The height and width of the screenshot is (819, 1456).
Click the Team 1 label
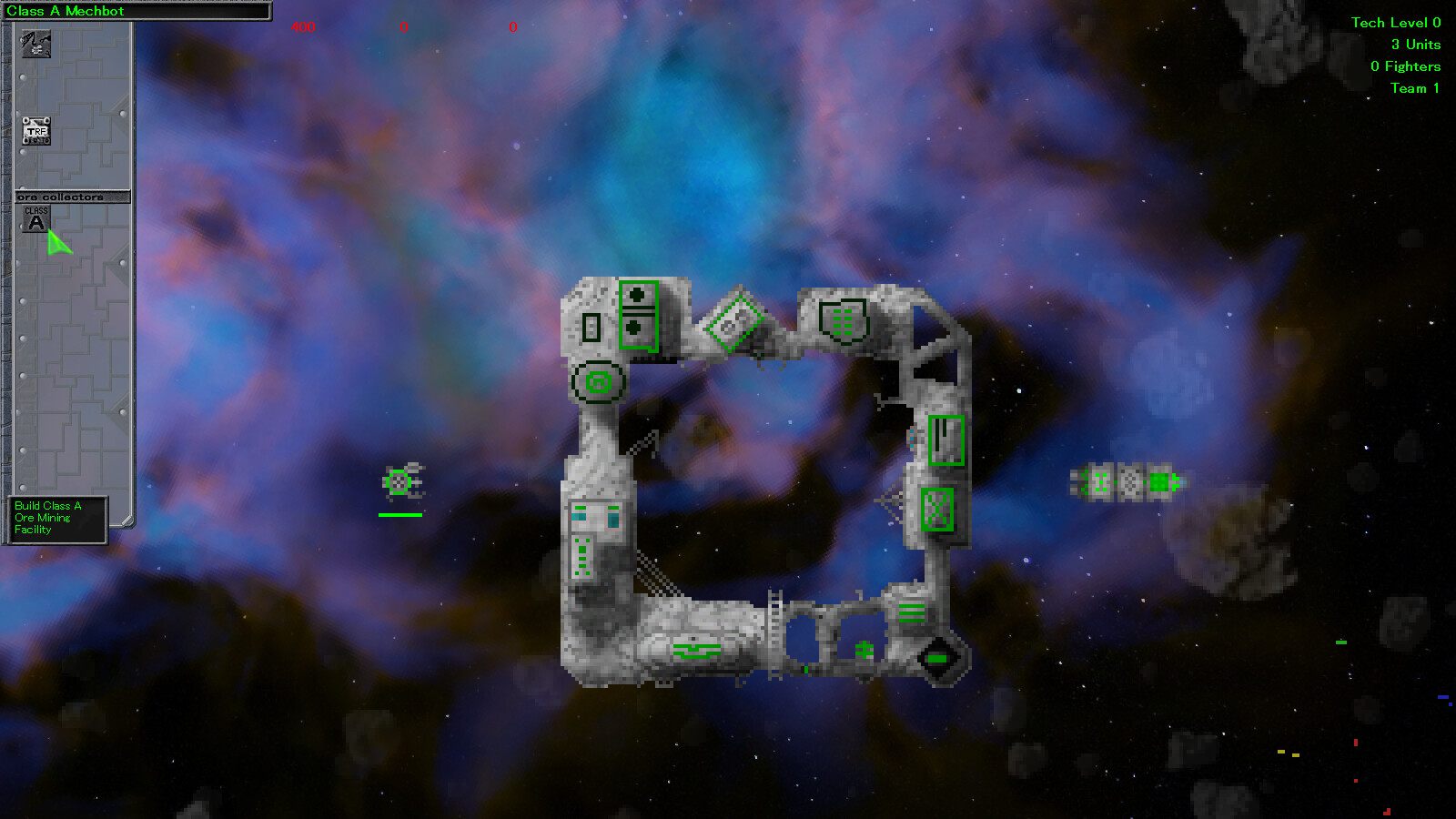click(x=1413, y=88)
